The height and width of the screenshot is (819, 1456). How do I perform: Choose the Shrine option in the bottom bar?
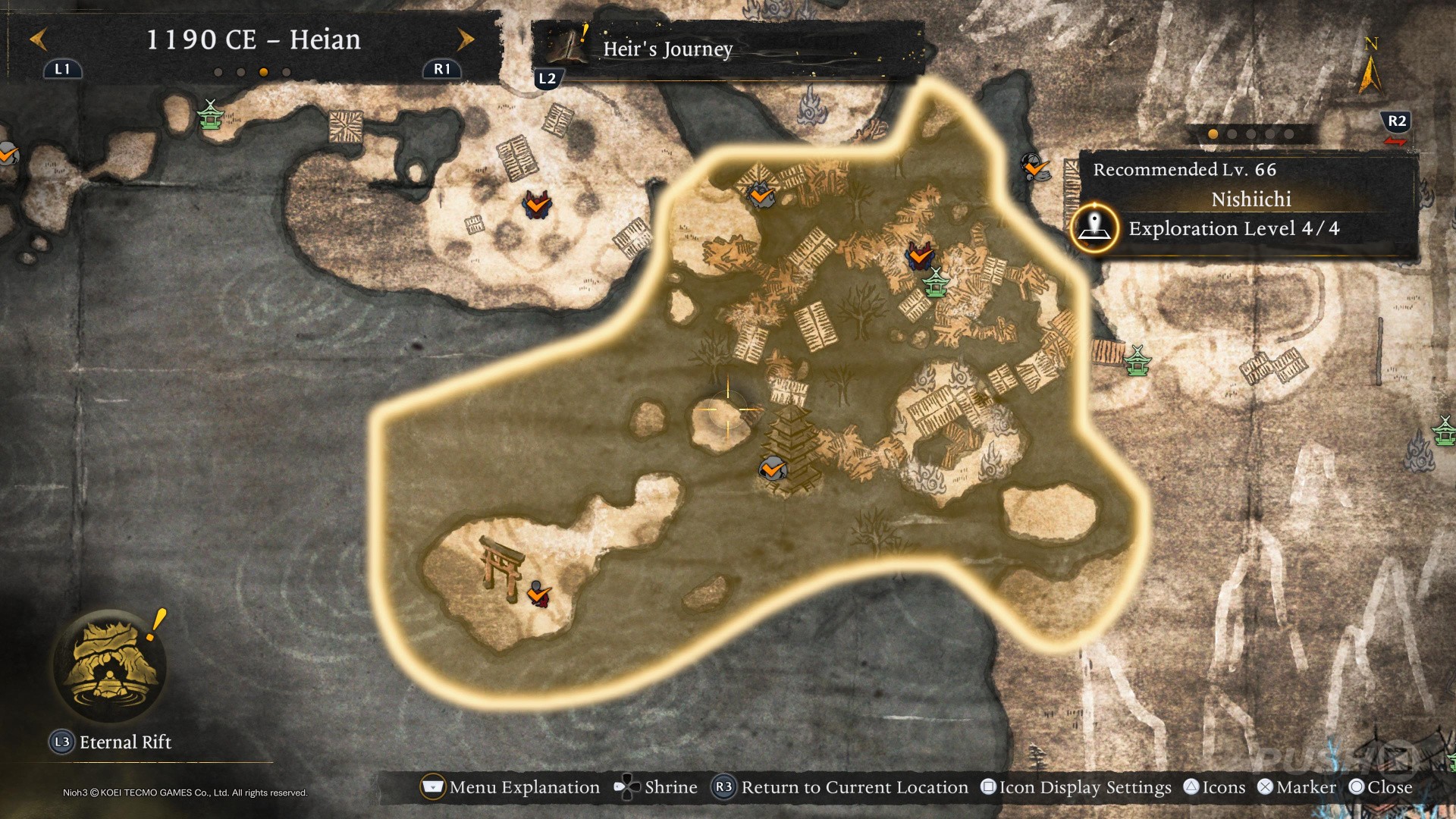coord(656,787)
